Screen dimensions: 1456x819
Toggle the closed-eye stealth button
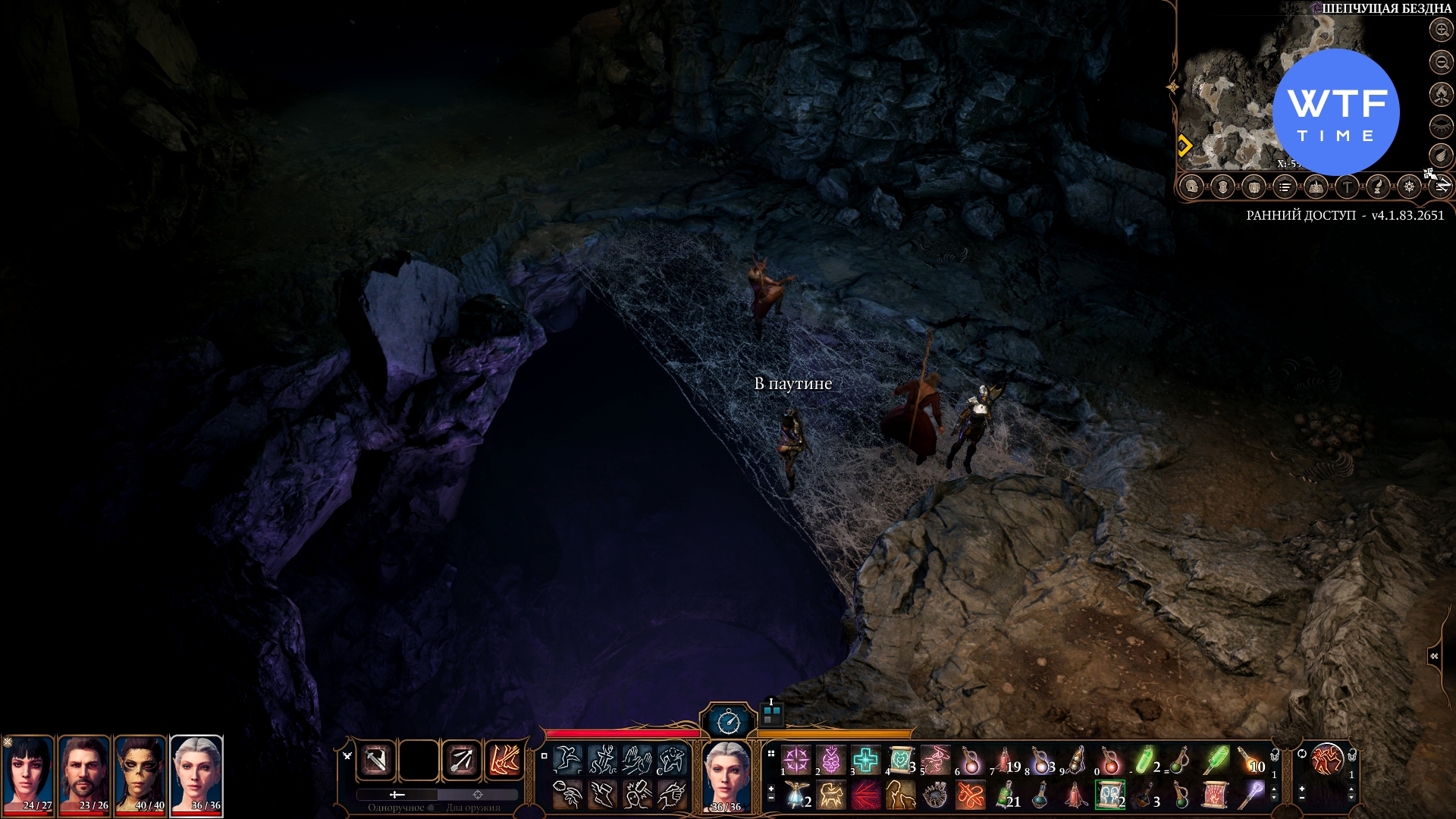pyautogui.click(x=1441, y=126)
